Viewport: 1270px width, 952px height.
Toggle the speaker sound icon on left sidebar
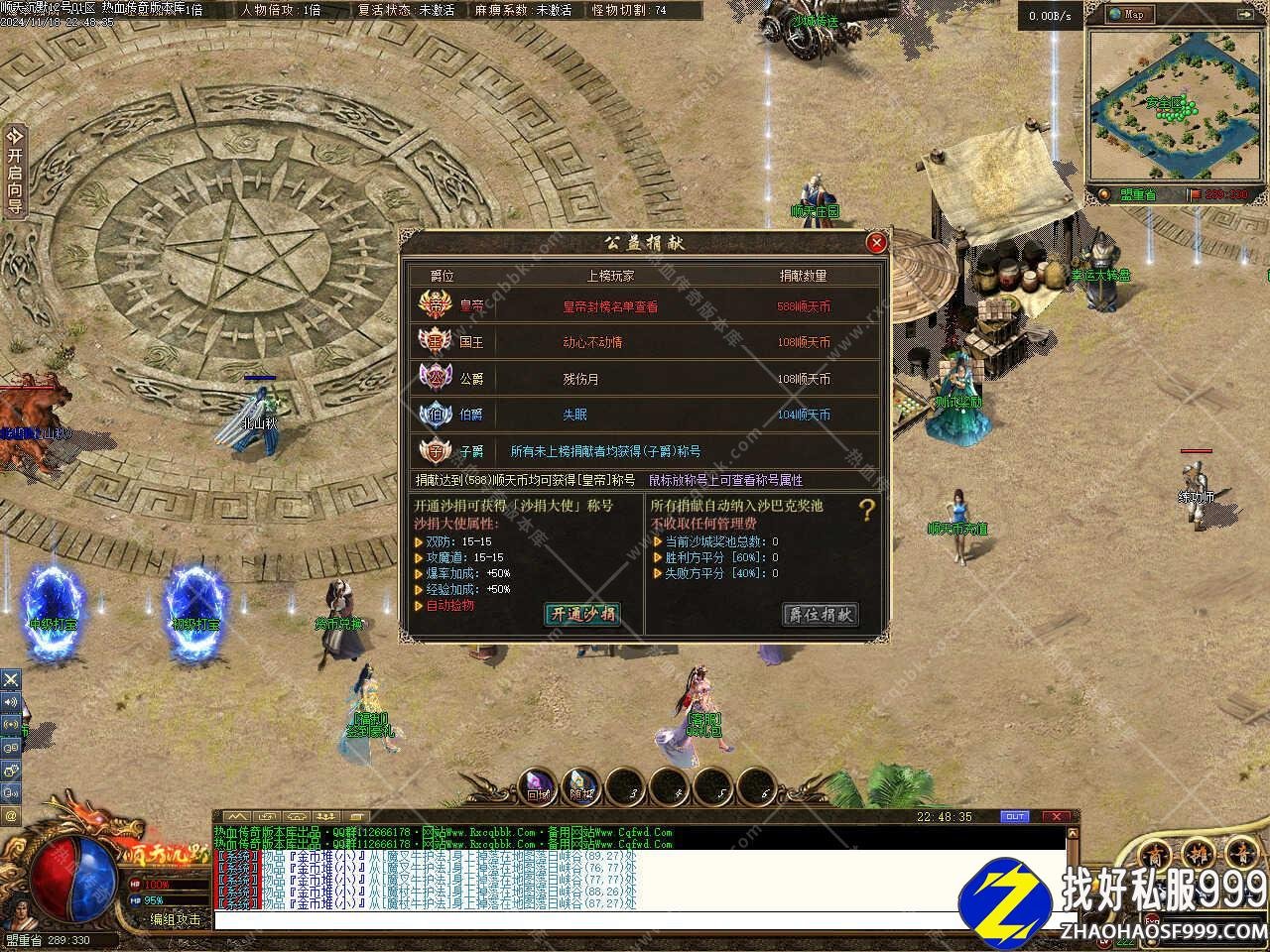click(x=11, y=702)
